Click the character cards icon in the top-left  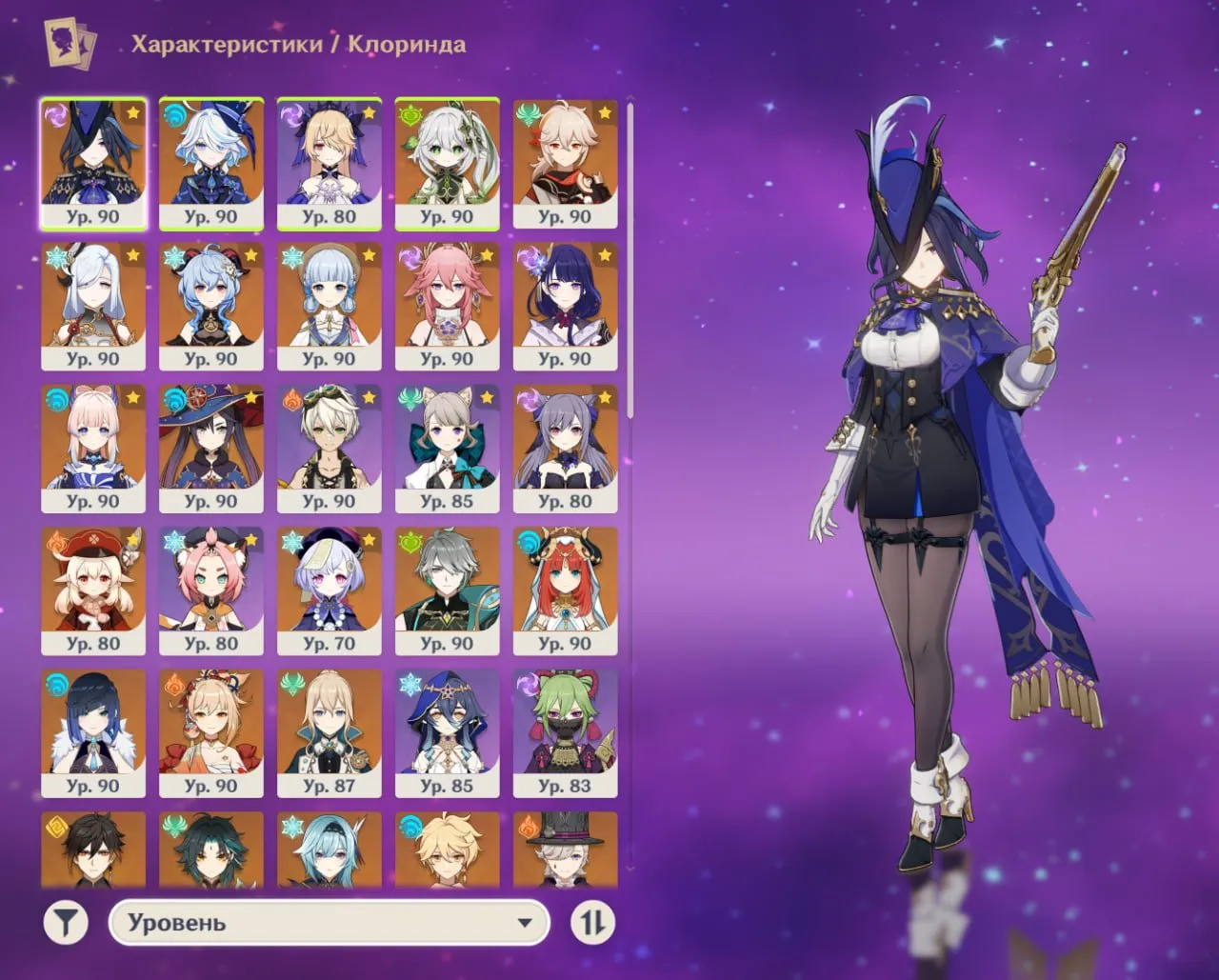(x=68, y=42)
